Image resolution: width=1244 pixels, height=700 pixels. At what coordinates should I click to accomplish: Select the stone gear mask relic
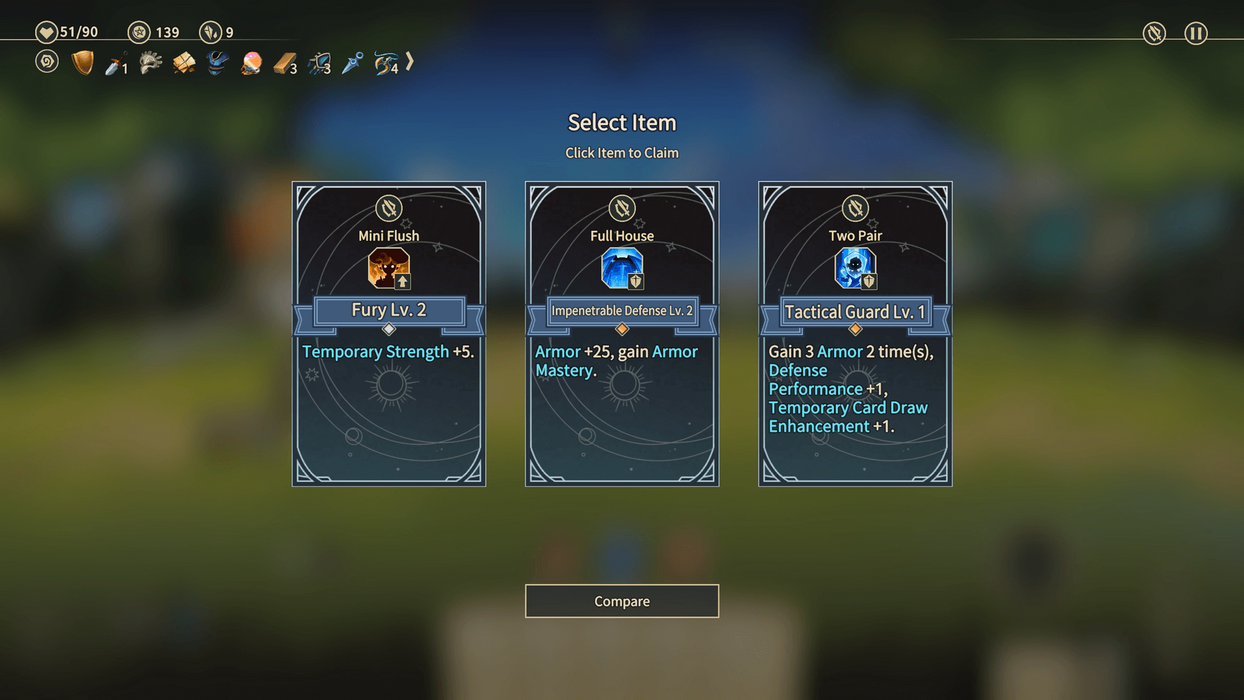pos(150,63)
